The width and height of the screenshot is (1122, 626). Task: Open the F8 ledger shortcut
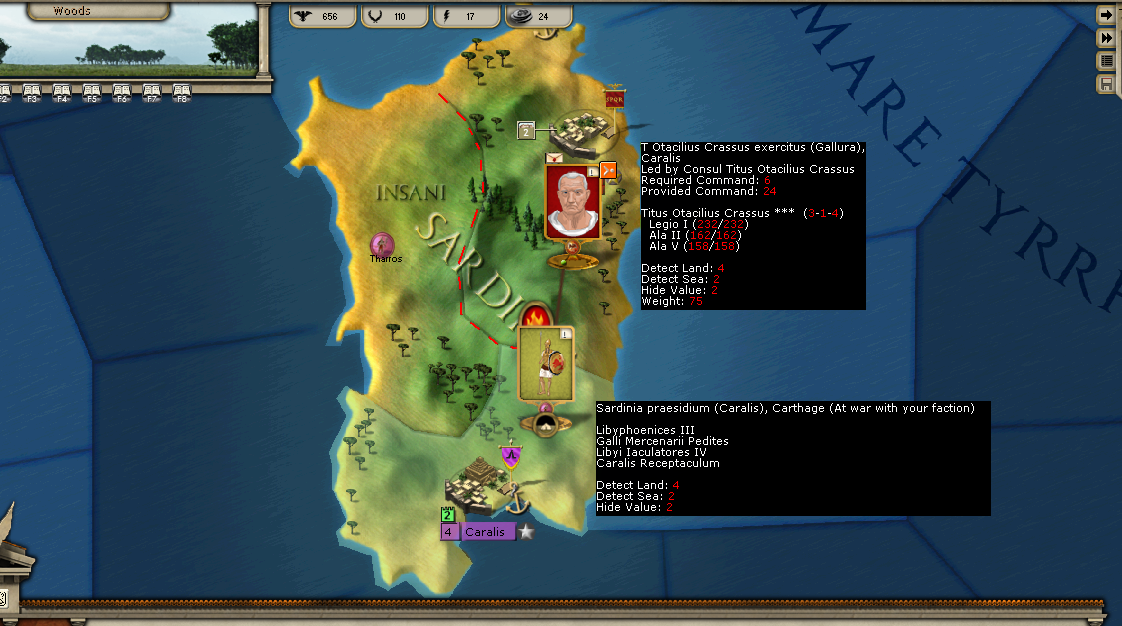(x=182, y=93)
